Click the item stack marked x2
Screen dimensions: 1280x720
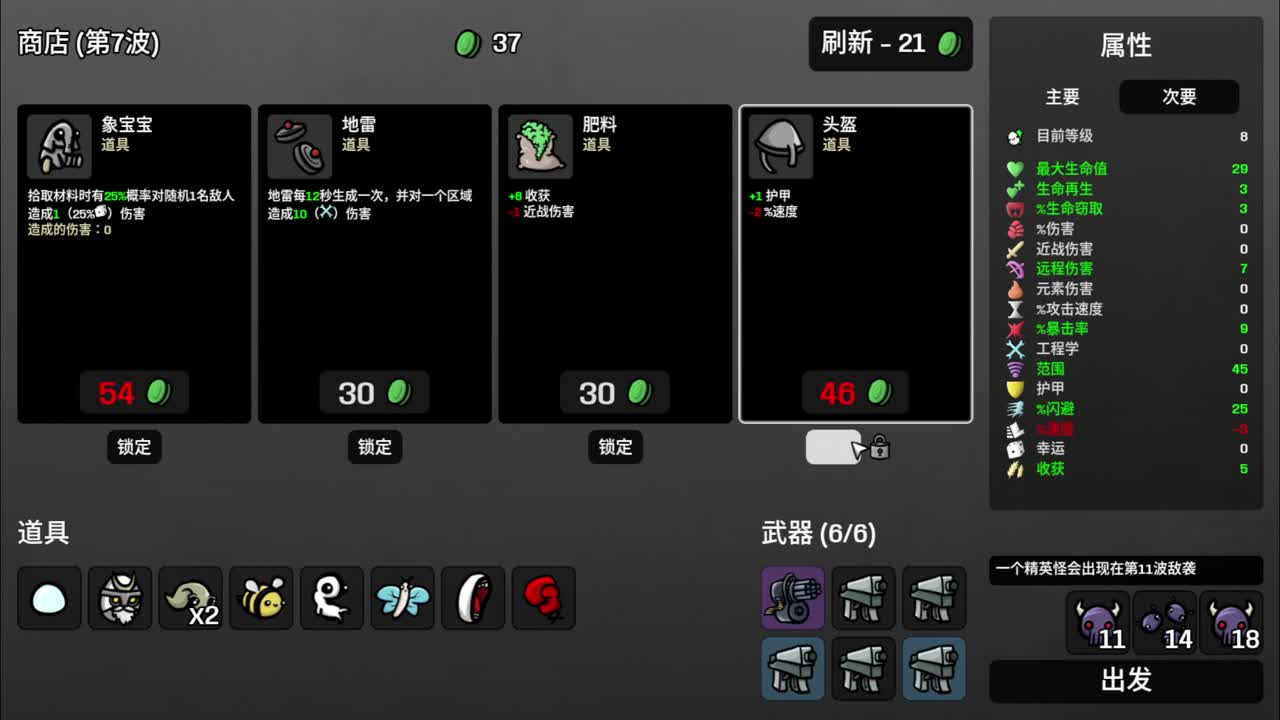pos(190,598)
